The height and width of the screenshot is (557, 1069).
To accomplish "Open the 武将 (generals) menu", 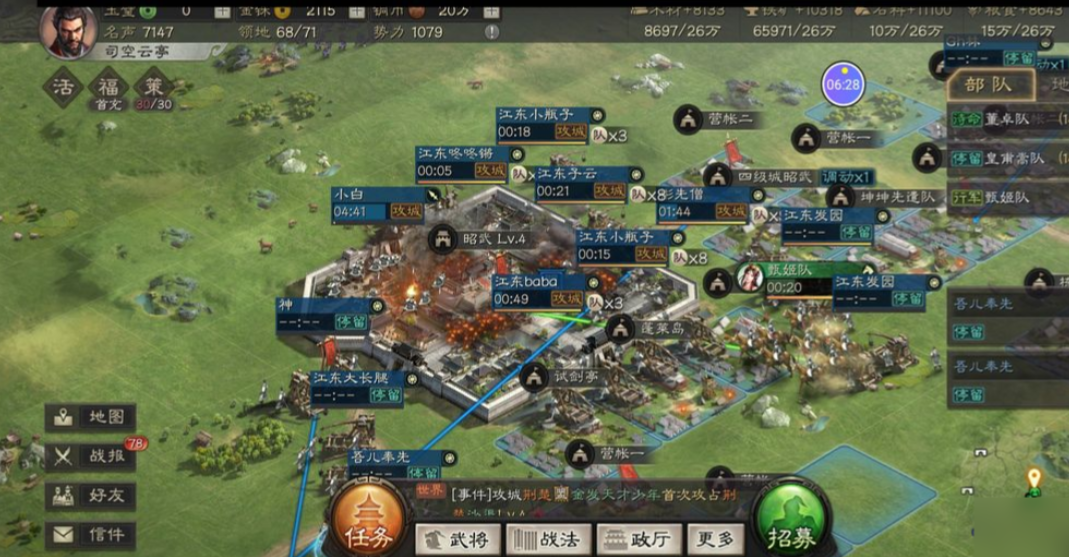I will (459, 539).
